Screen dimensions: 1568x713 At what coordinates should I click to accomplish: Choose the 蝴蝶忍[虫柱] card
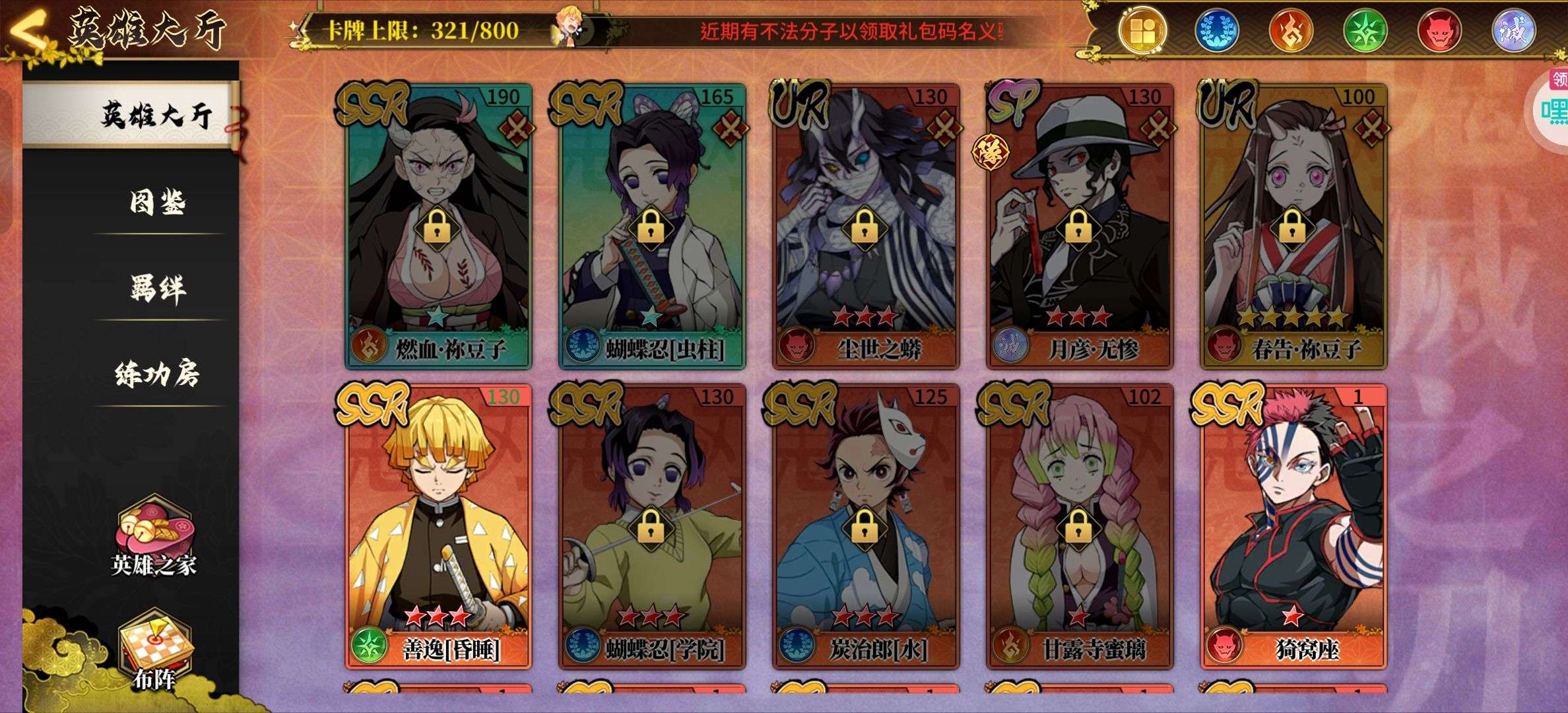652,224
